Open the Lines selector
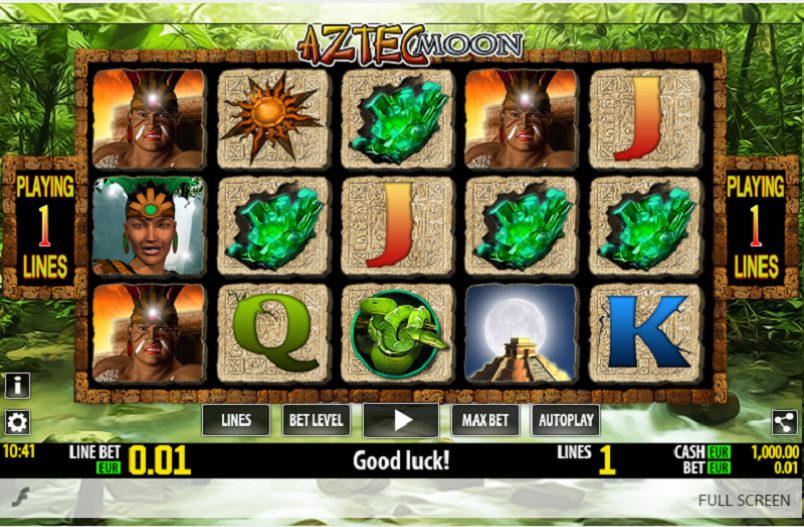 [x=235, y=420]
